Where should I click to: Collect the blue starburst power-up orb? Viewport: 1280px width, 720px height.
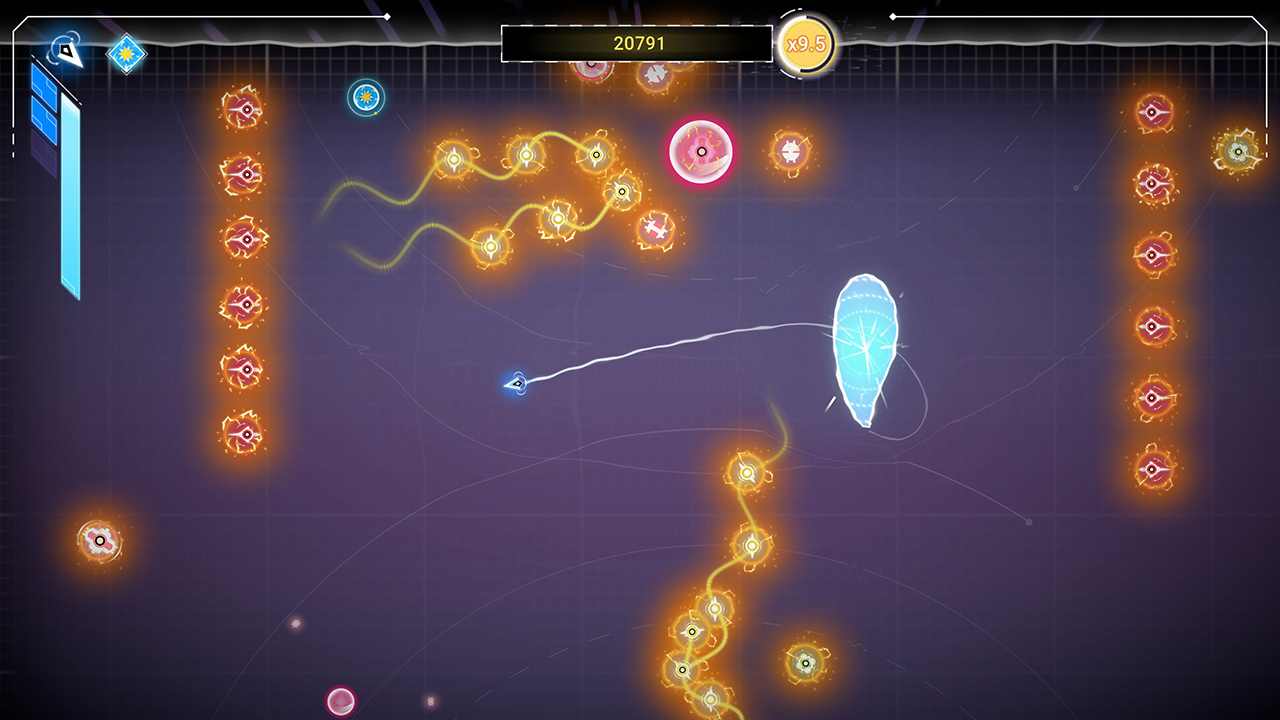click(x=365, y=96)
